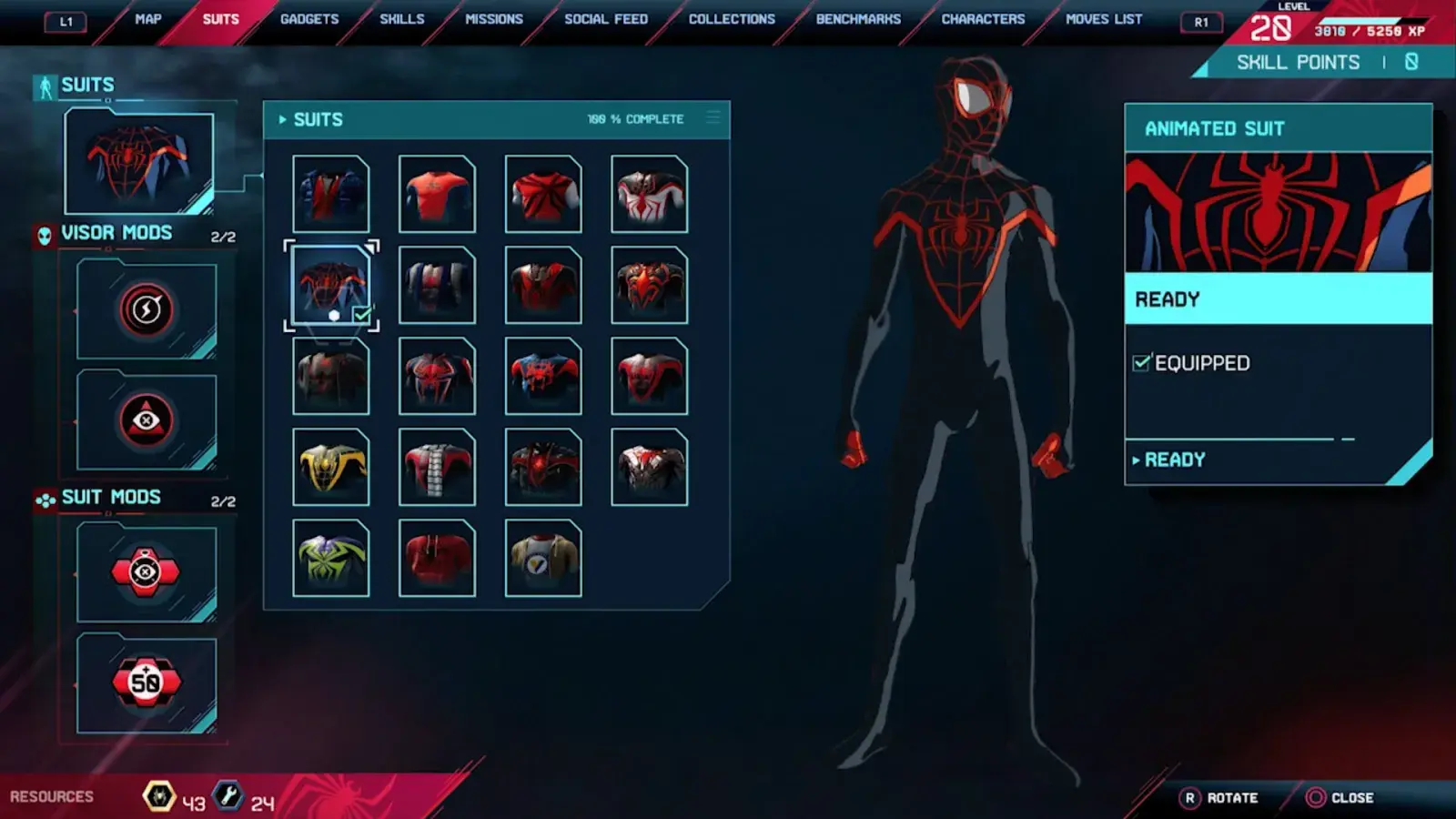Open the Missions tab
Image resolution: width=1456 pixels, height=819 pixels.
click(x=494, y=19)
